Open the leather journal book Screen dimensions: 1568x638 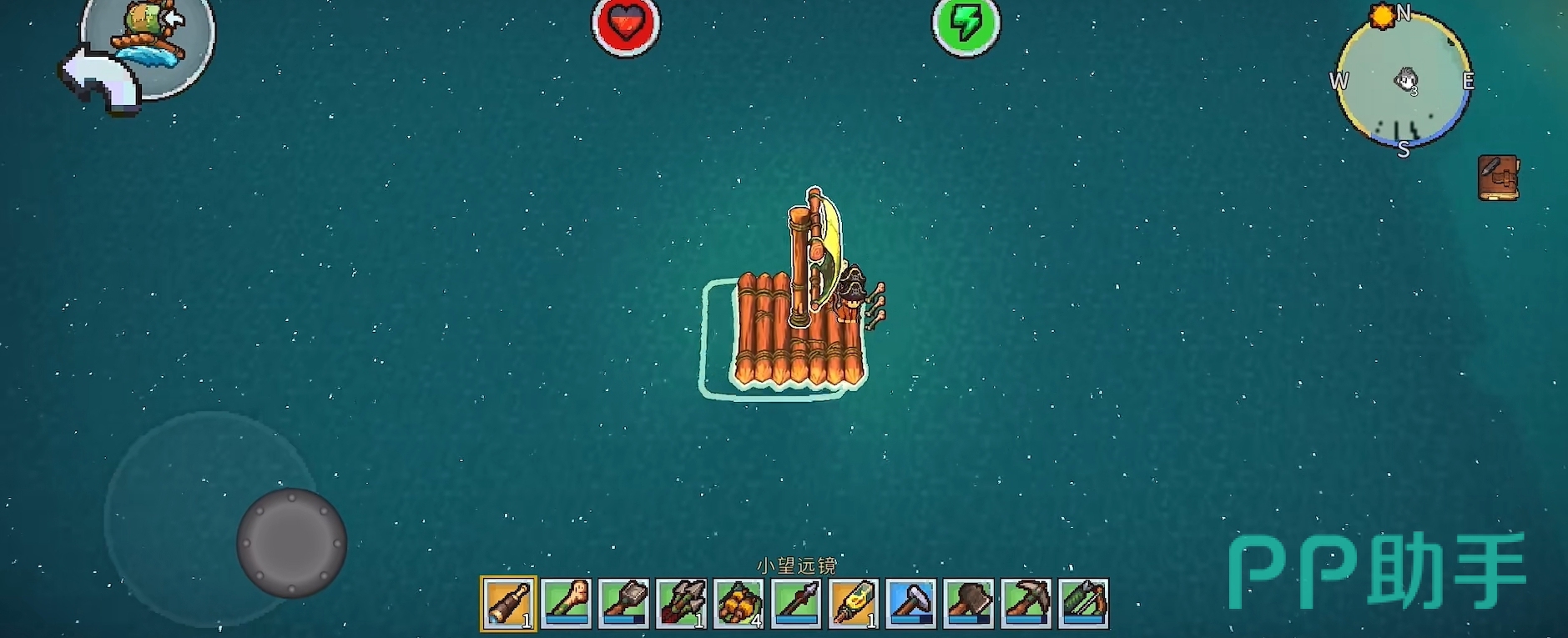click(x=1498, y=178)
